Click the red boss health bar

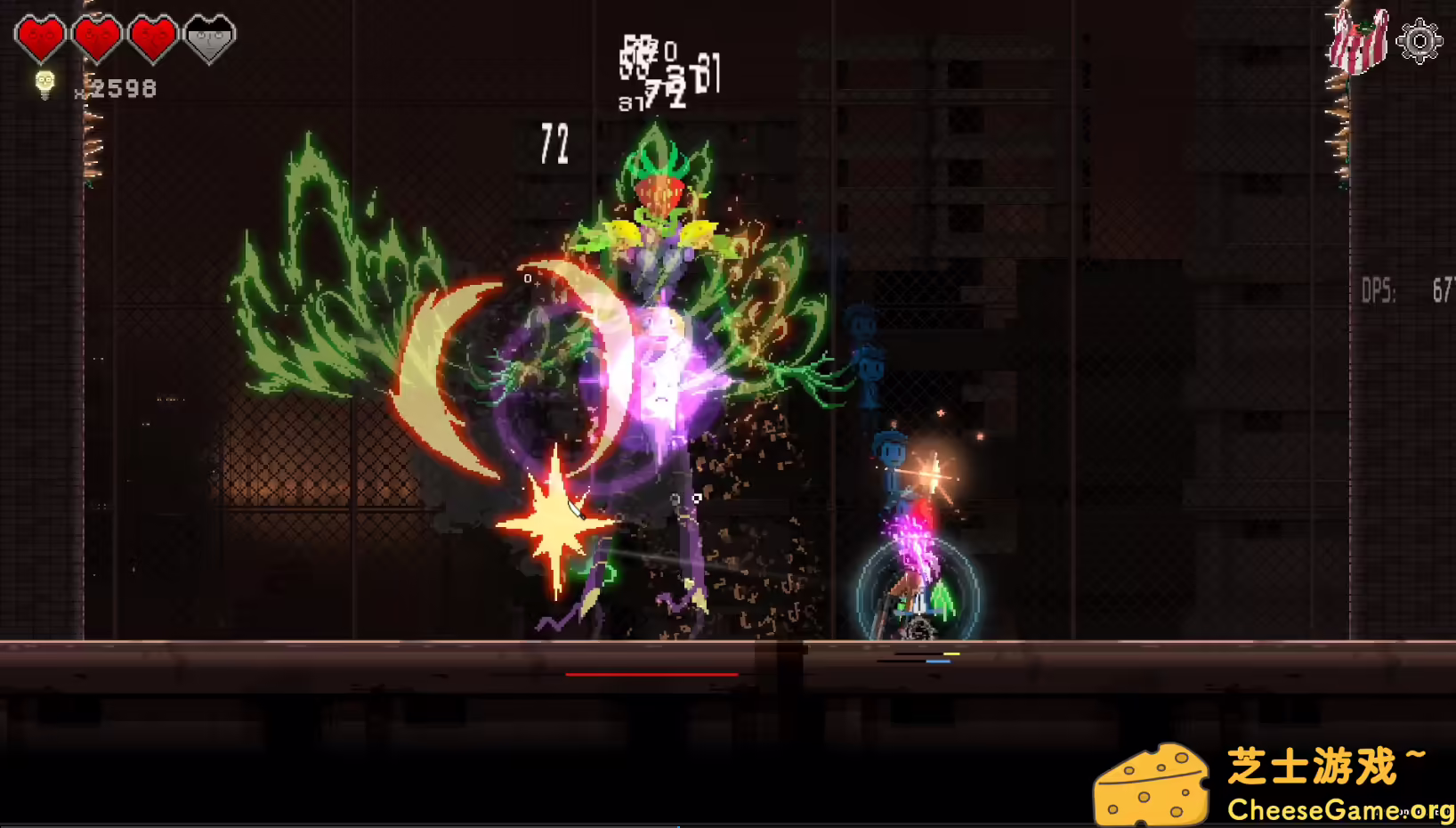click(x=652, y=674)
